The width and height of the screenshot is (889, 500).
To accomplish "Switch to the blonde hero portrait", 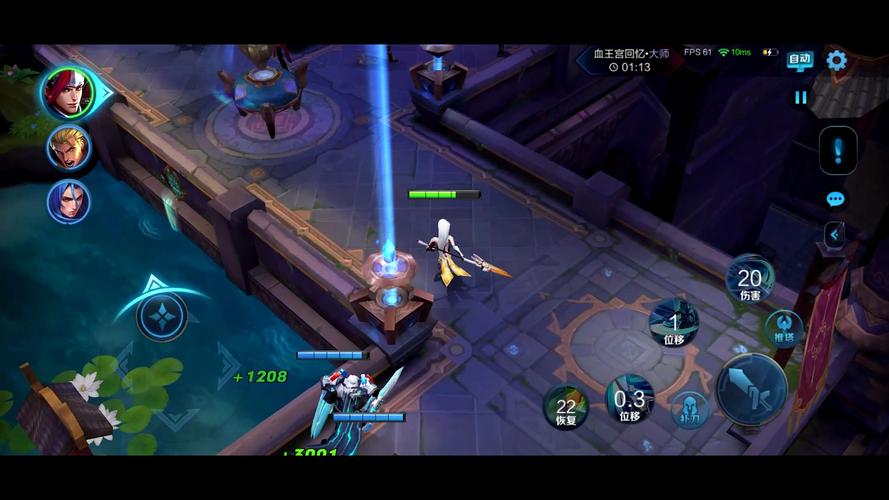I will [x=69, y=148].
